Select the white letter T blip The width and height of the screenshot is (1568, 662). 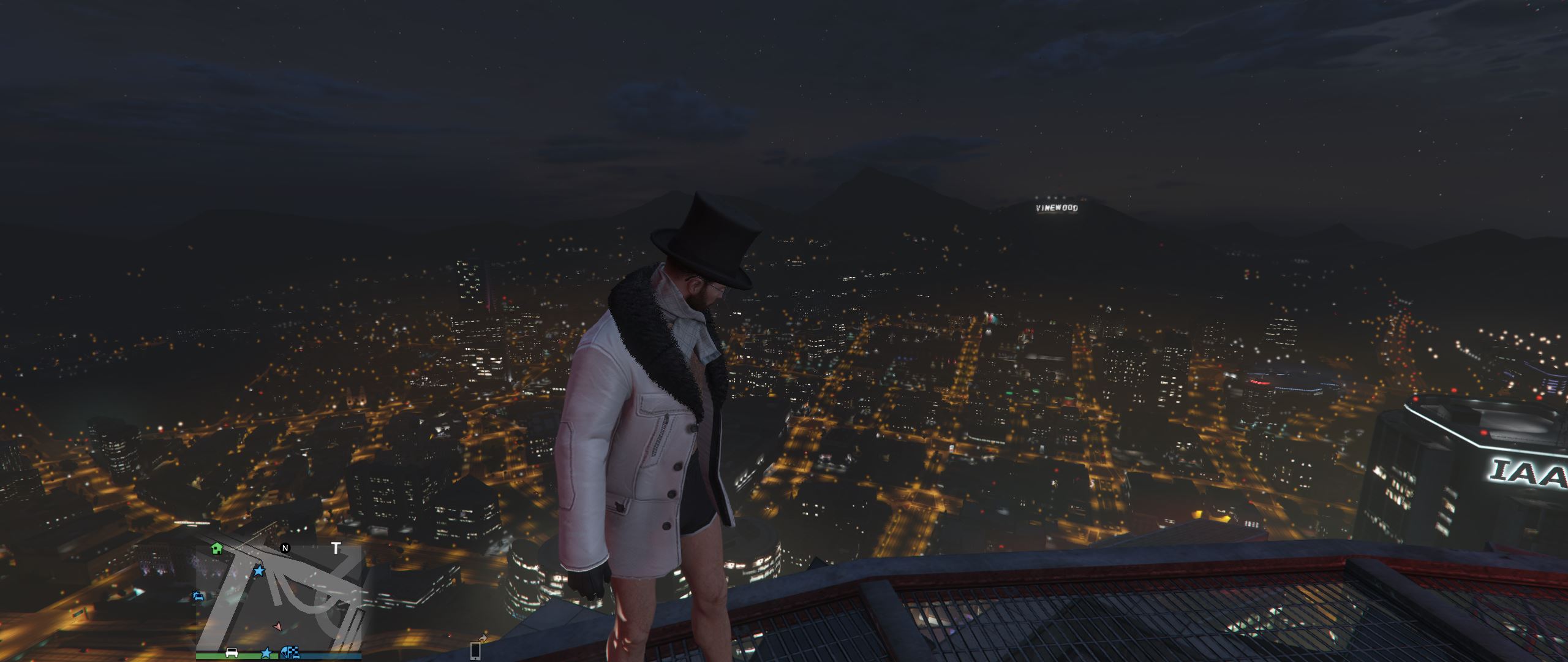tap(336, 548)
